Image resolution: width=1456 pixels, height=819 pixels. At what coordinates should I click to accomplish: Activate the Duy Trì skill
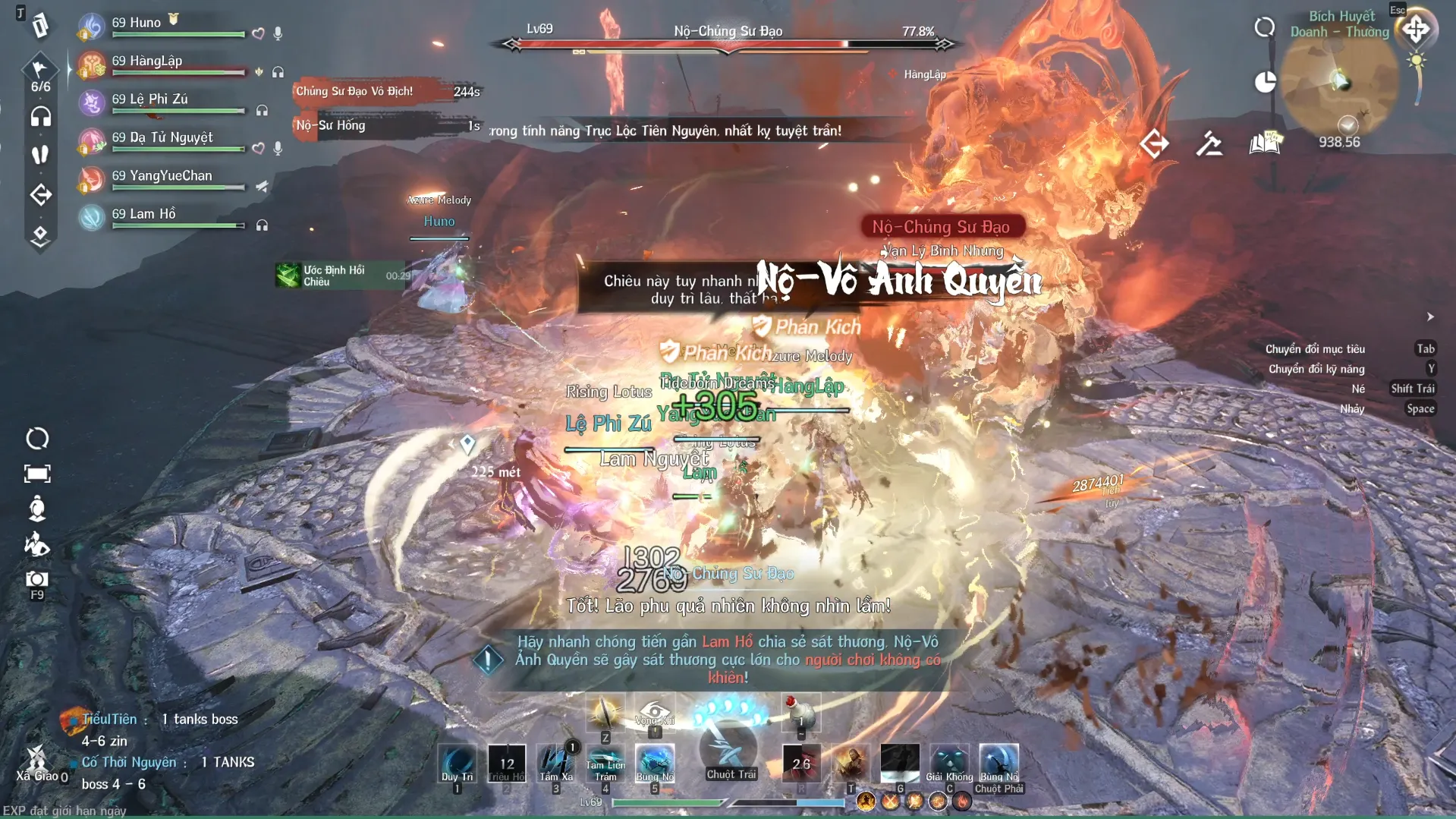pyautogui.click(x=458, y=764)
